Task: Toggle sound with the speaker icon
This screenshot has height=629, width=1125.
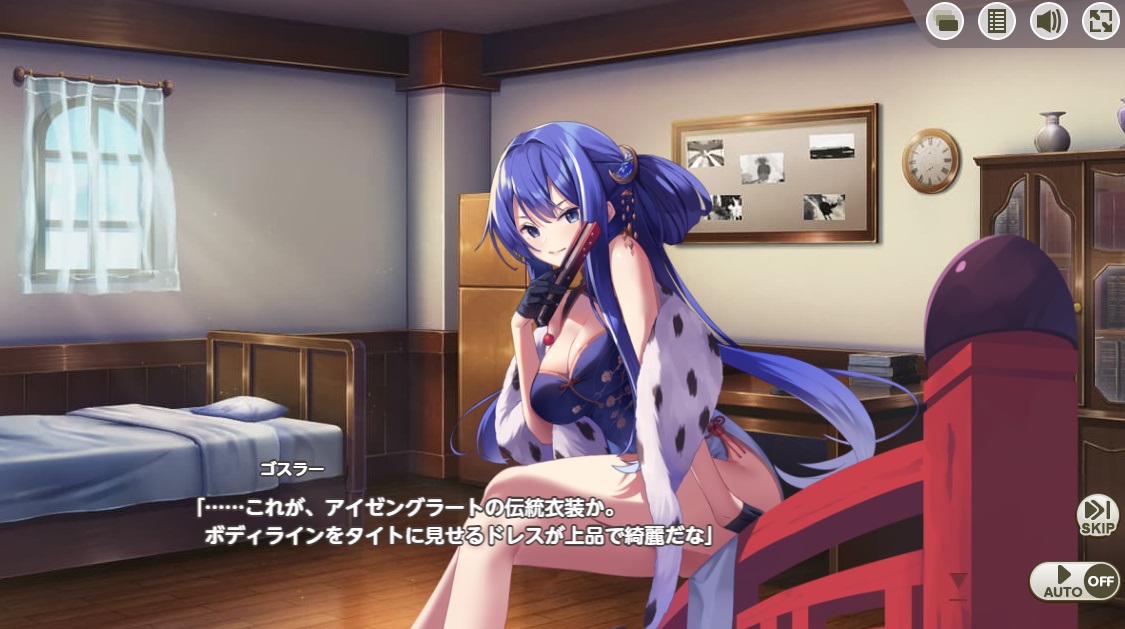Action: coord(1049,21)
